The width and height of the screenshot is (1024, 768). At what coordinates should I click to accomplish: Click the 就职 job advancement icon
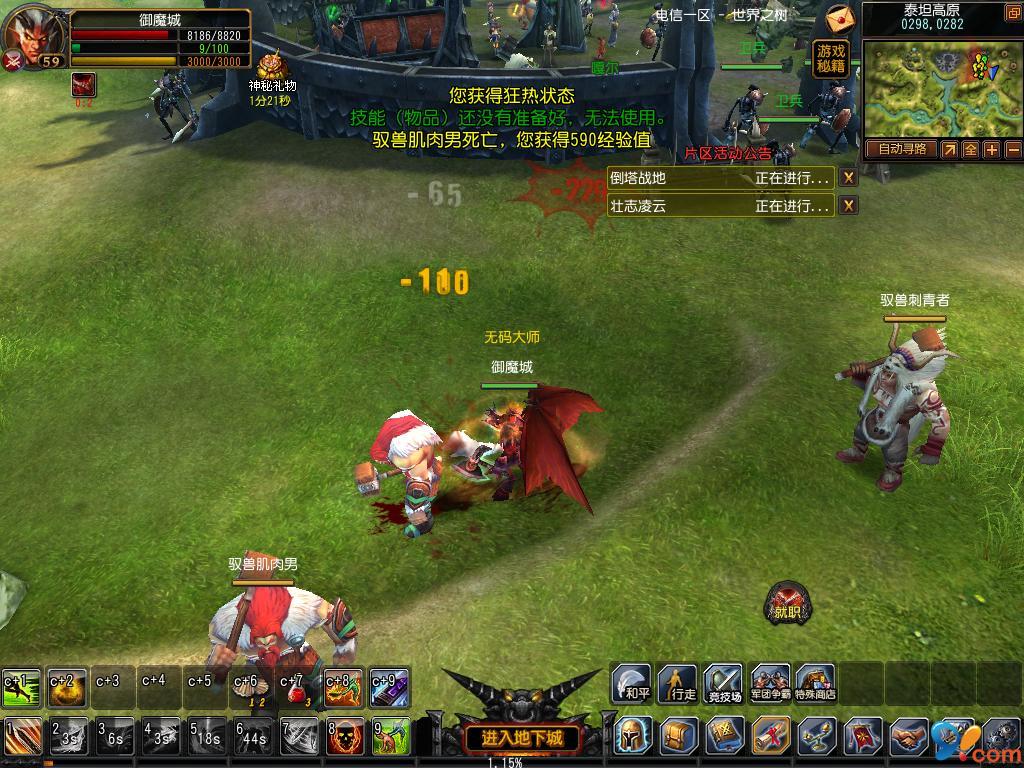click(x=787, y=603)
